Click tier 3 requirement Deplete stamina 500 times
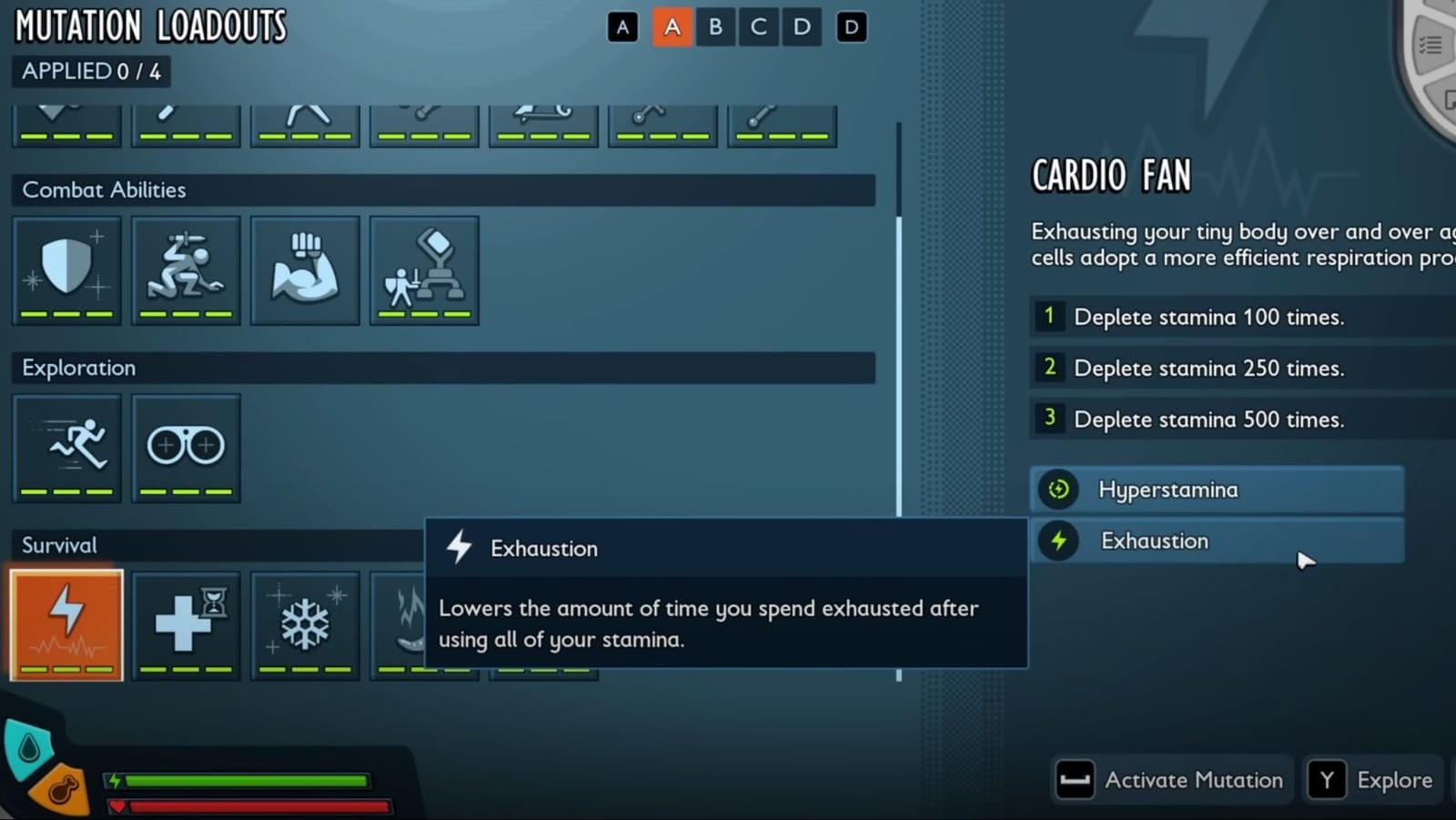 click(x=1208, y=419)
